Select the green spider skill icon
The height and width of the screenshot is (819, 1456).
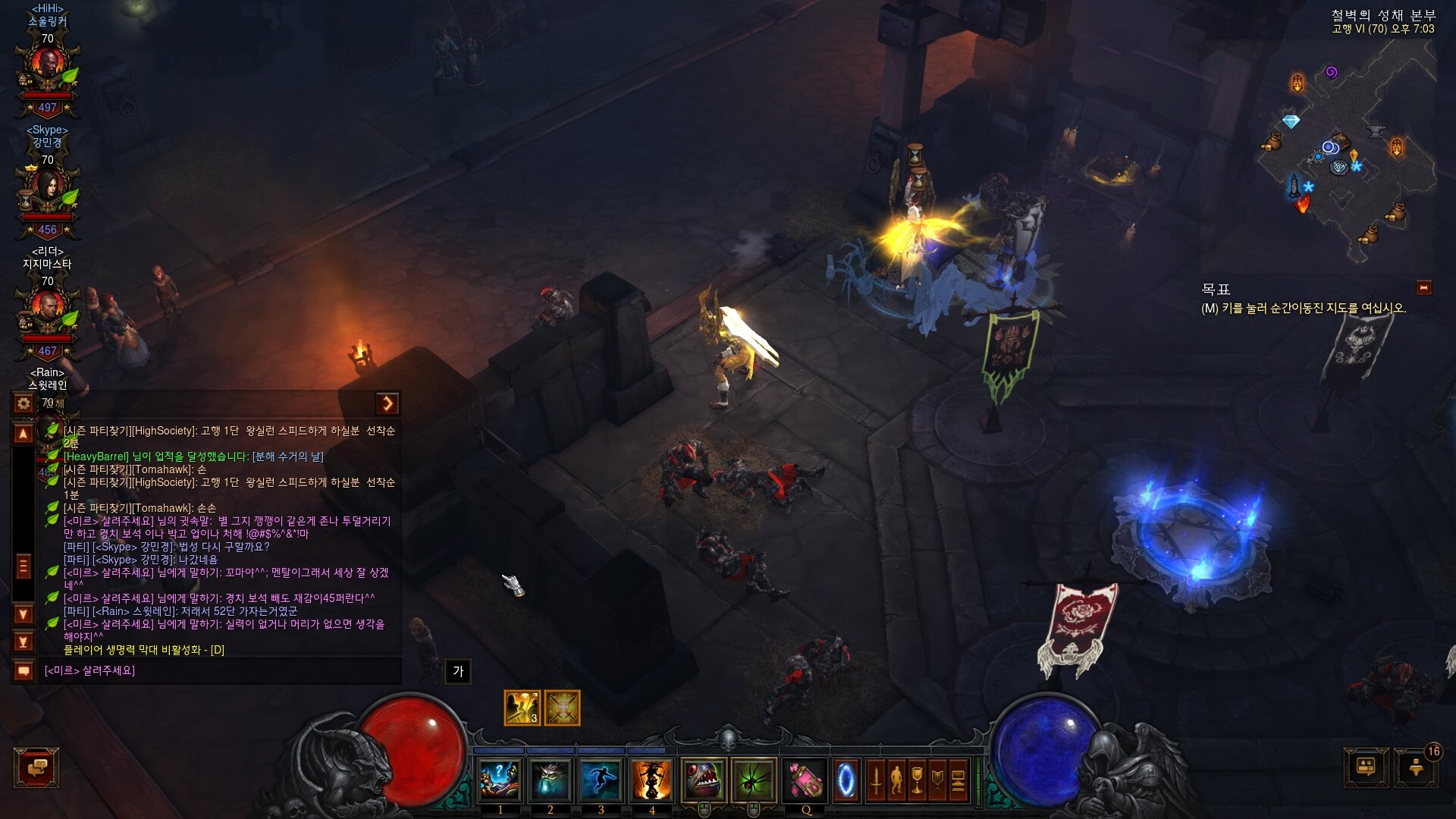click(x=754, y=780)
